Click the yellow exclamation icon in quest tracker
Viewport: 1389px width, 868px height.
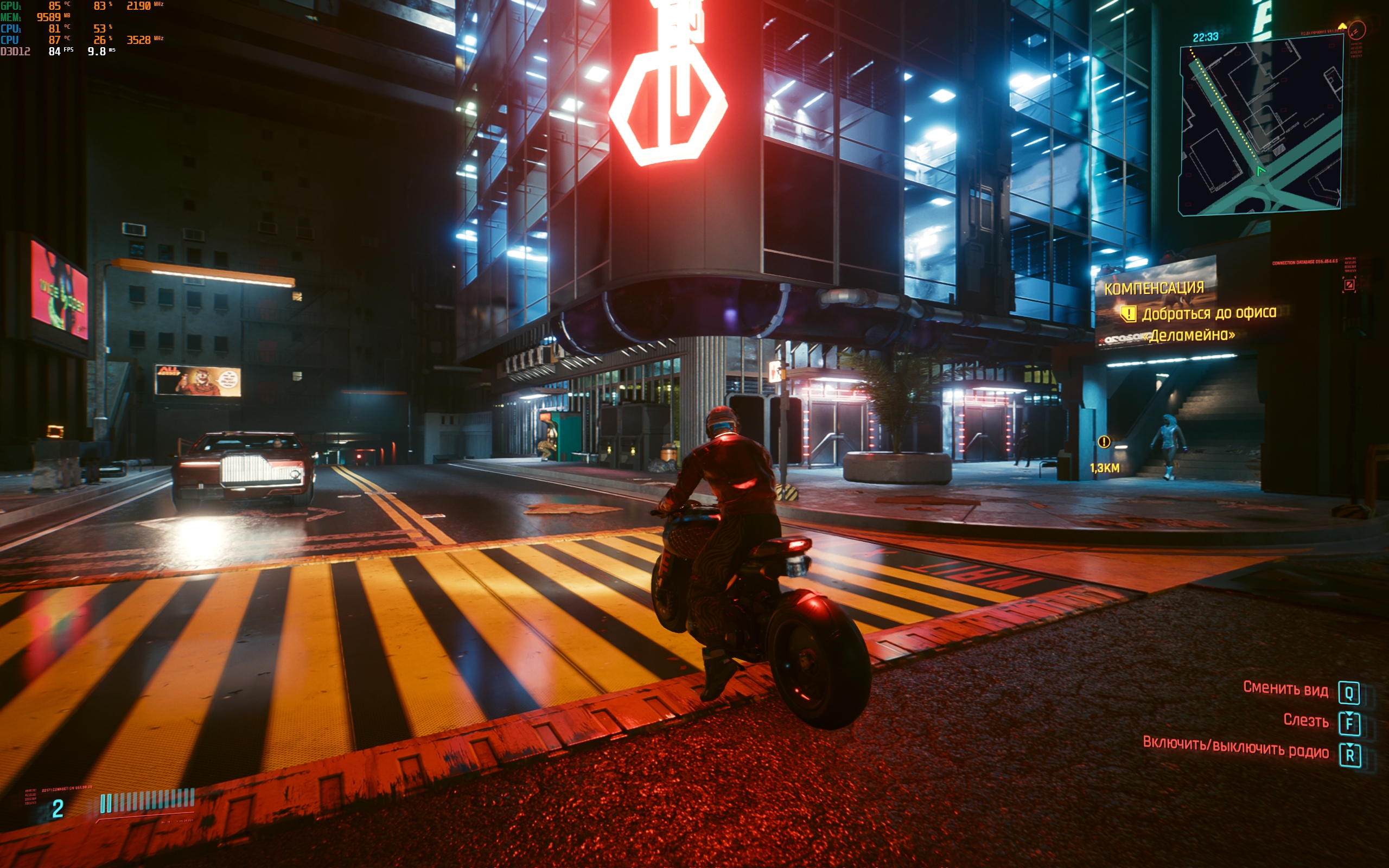point(1129,314)
